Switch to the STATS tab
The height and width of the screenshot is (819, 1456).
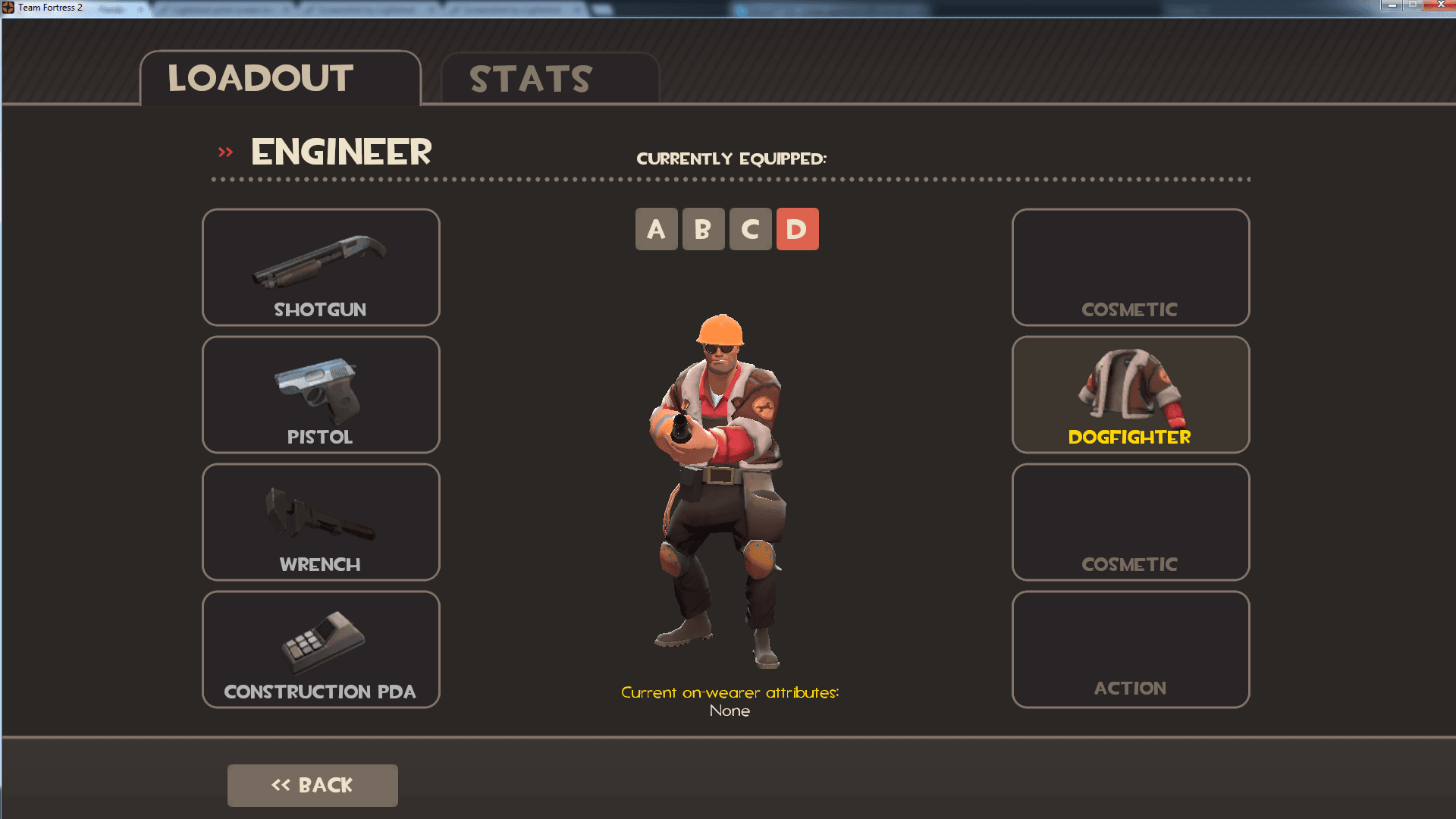(x=529, y=78)
